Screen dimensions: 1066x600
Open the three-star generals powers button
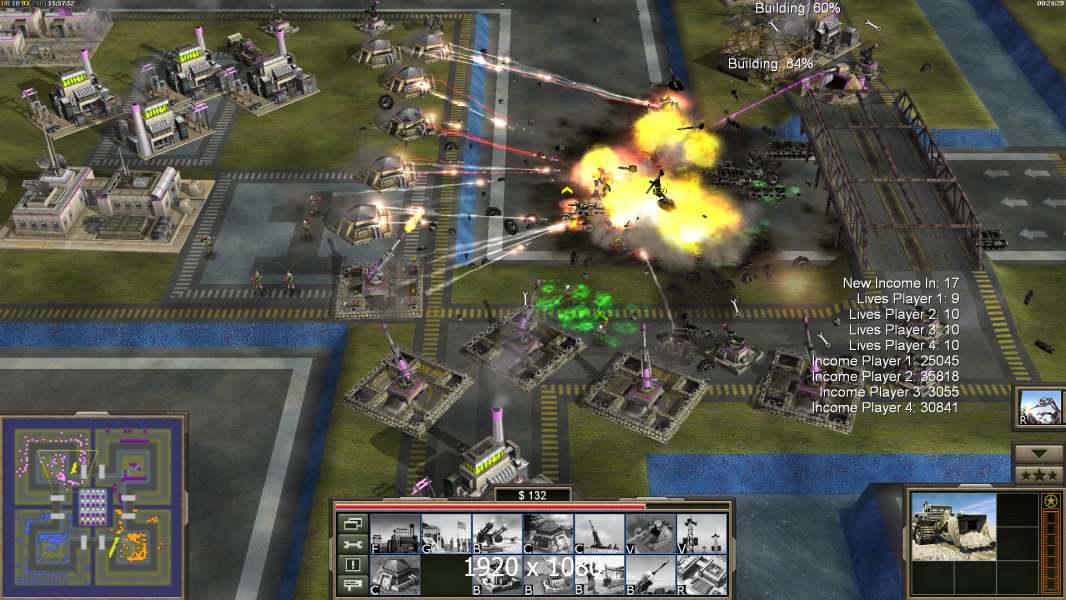pyautogui.click(x=1038, y=474)
